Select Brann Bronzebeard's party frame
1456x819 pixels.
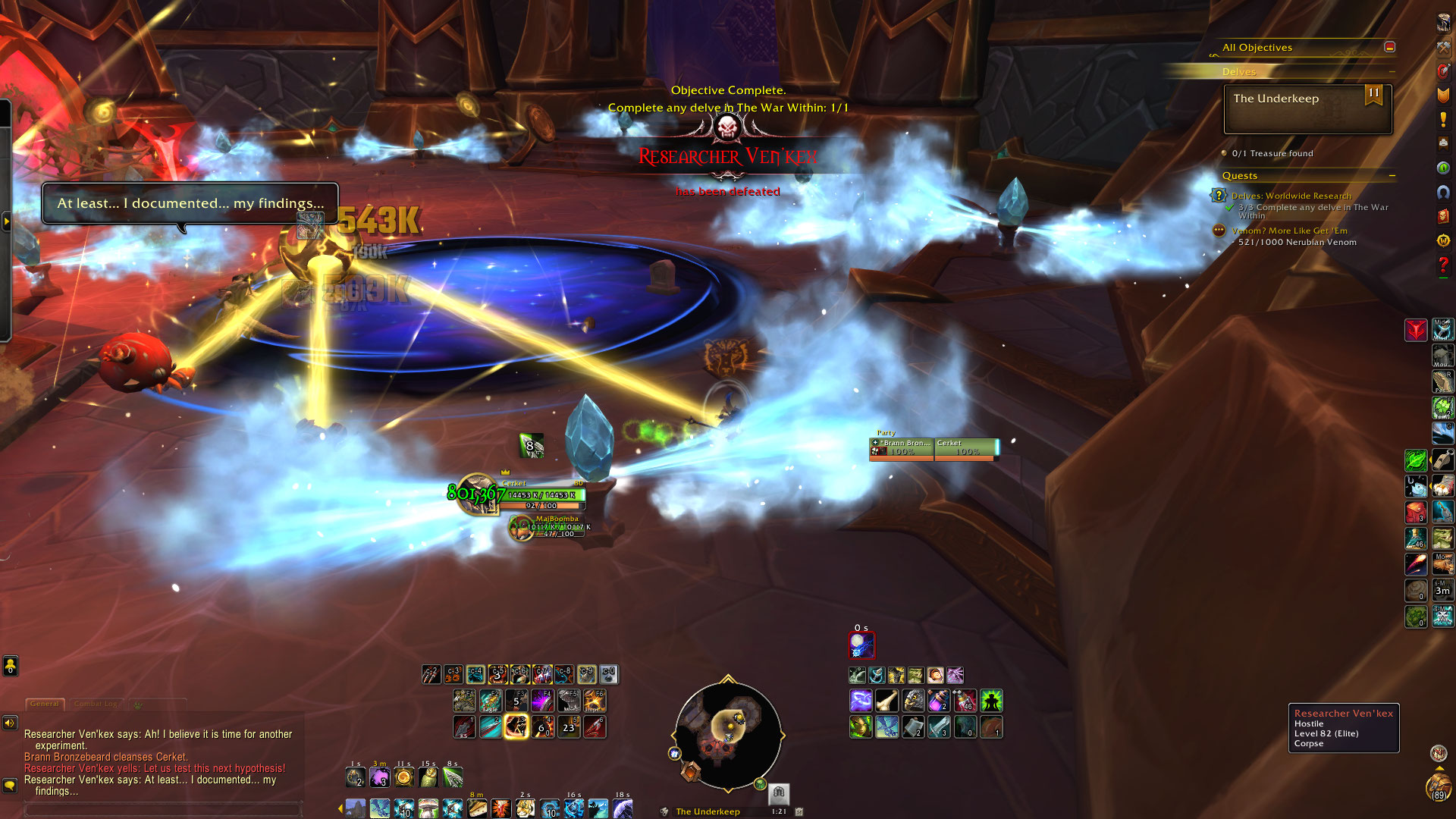click(902, 448)
